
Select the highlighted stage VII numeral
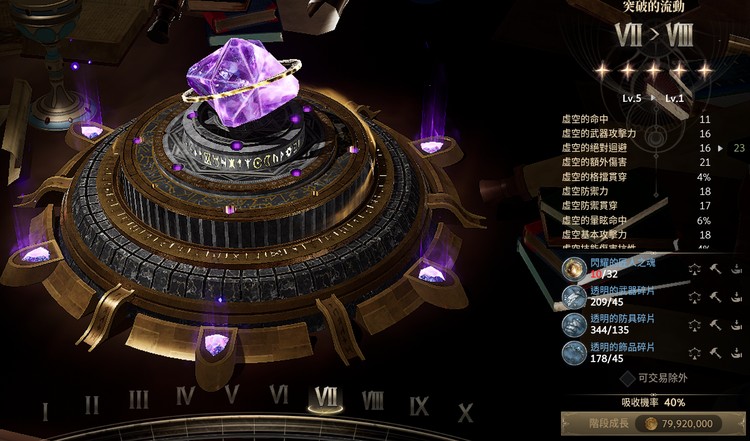tap(325, 396)
